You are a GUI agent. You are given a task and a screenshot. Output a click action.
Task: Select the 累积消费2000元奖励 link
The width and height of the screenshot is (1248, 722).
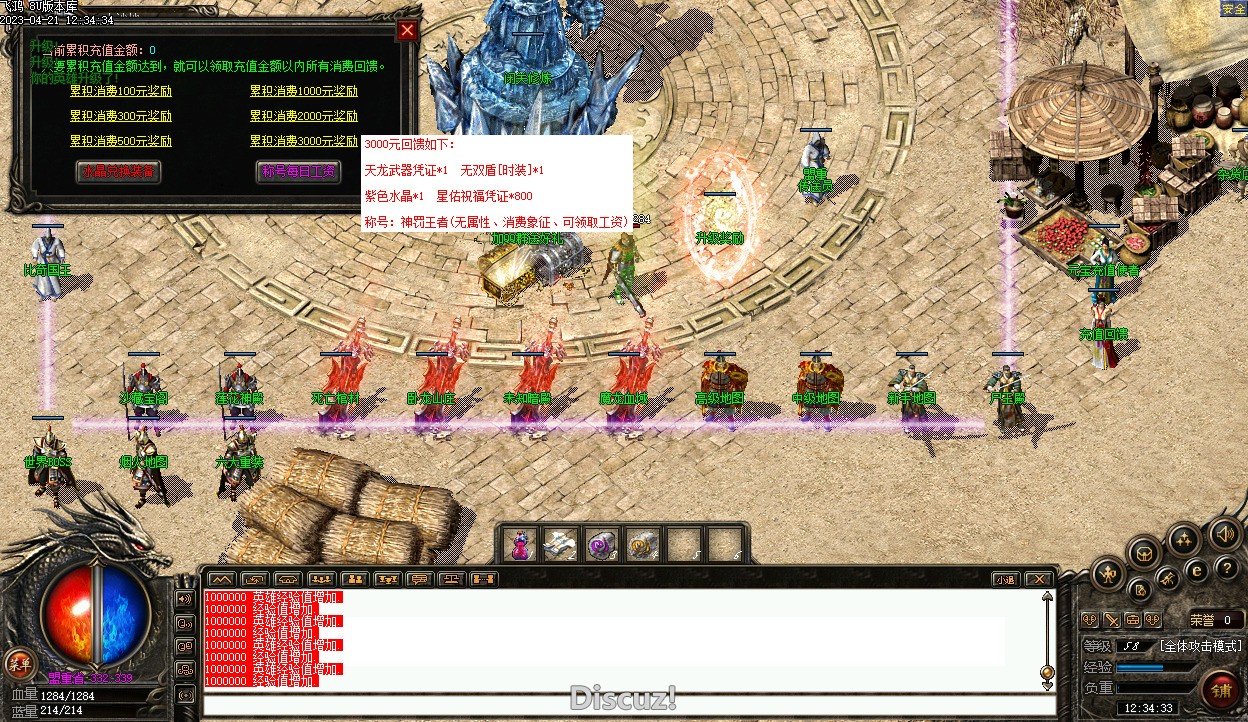[x=304, y=116]
